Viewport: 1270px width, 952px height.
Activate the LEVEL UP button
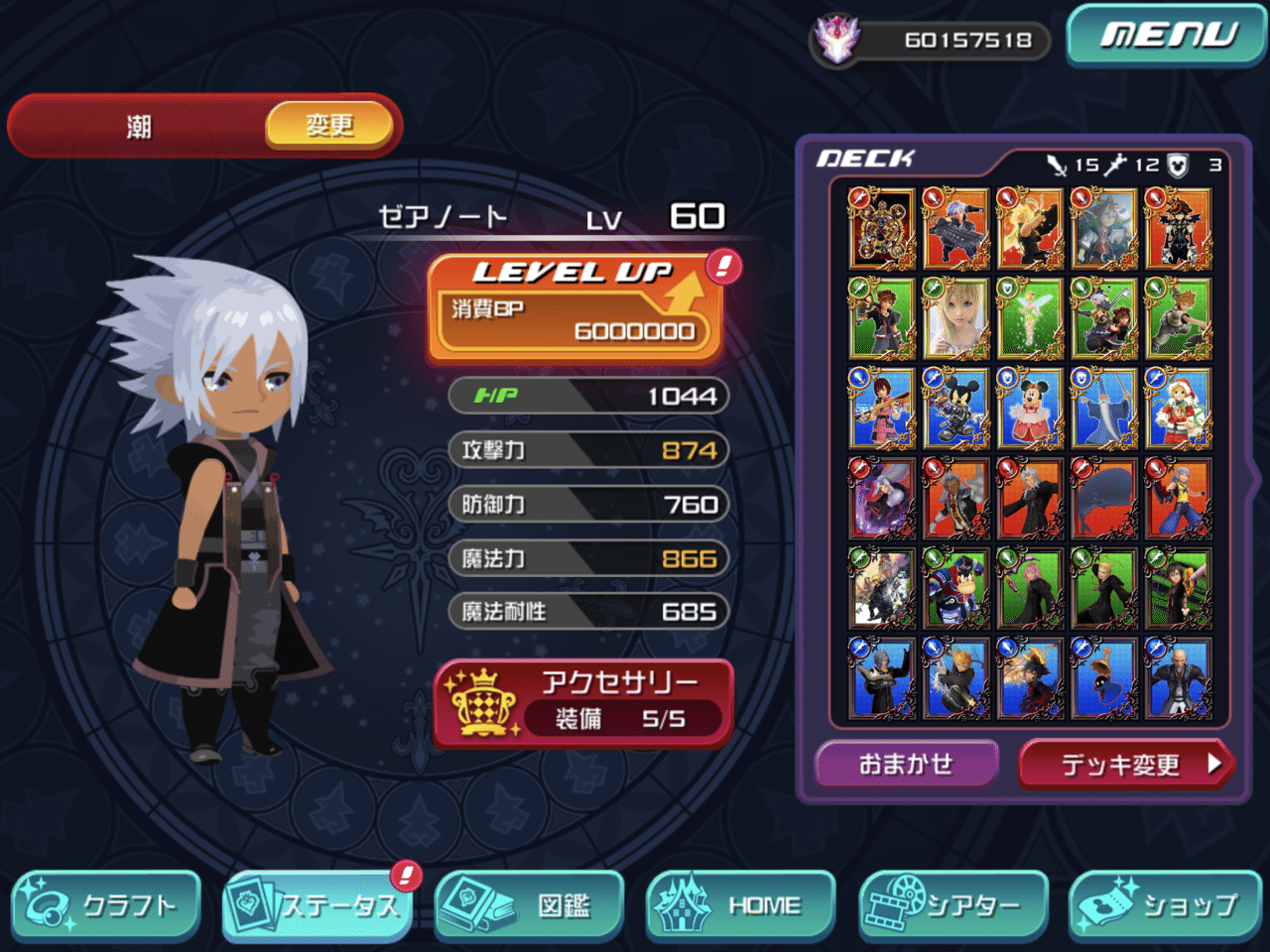(x=575, y=308)
